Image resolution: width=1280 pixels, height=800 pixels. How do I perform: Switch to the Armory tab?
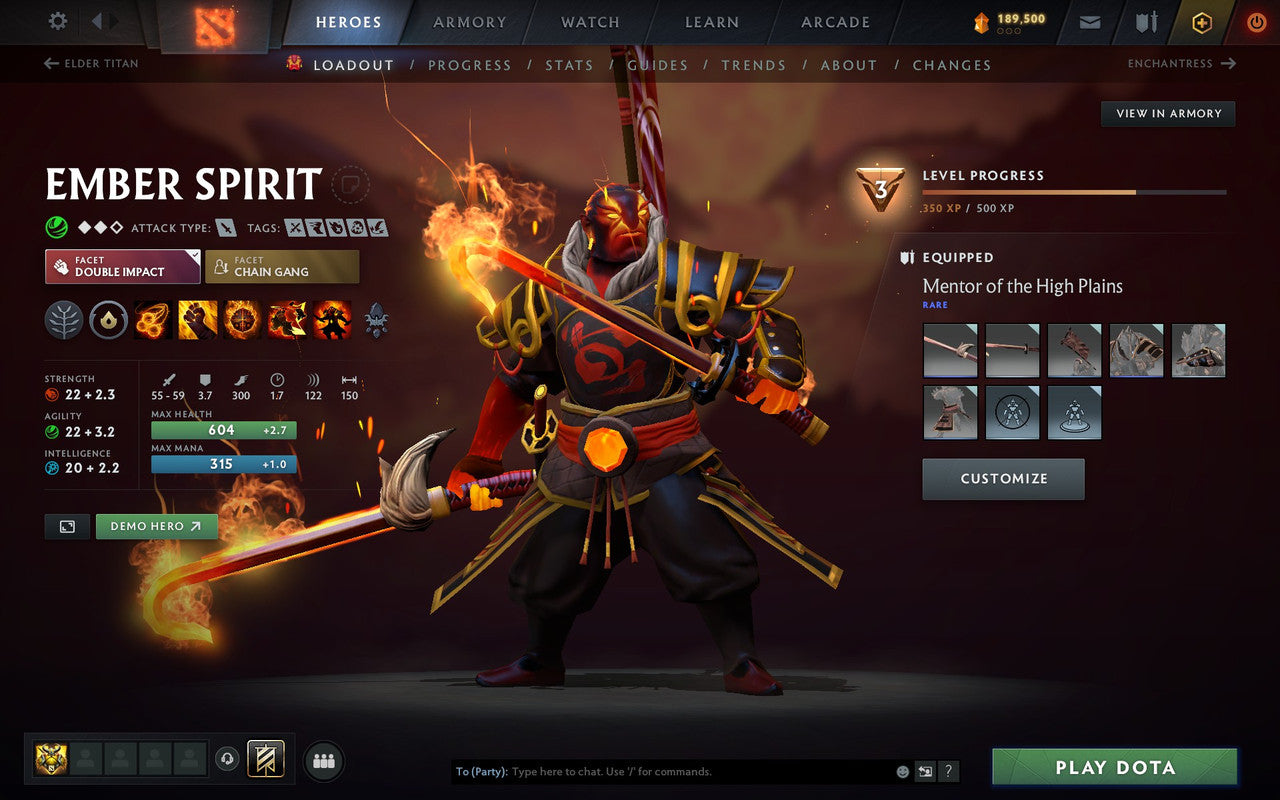pos(469,22)
